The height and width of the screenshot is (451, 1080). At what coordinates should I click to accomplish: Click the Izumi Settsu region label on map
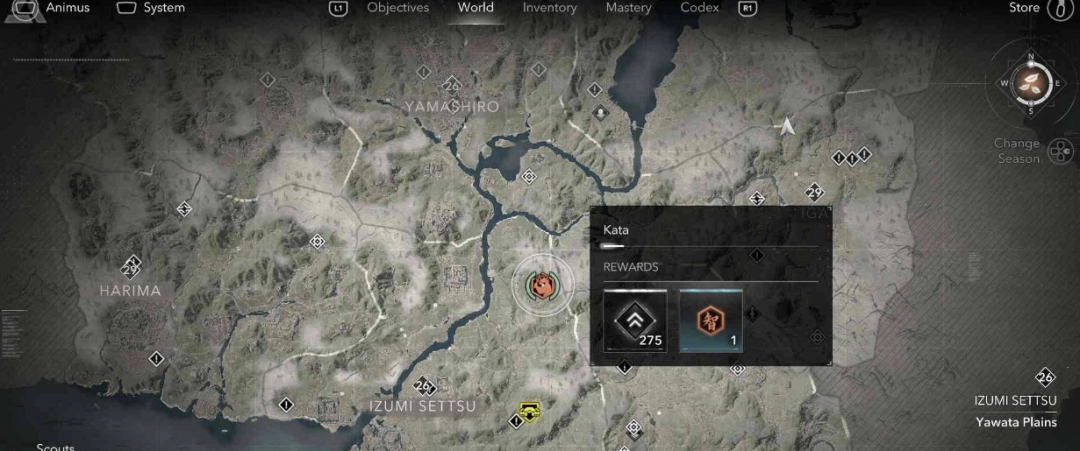coord(422,405)
